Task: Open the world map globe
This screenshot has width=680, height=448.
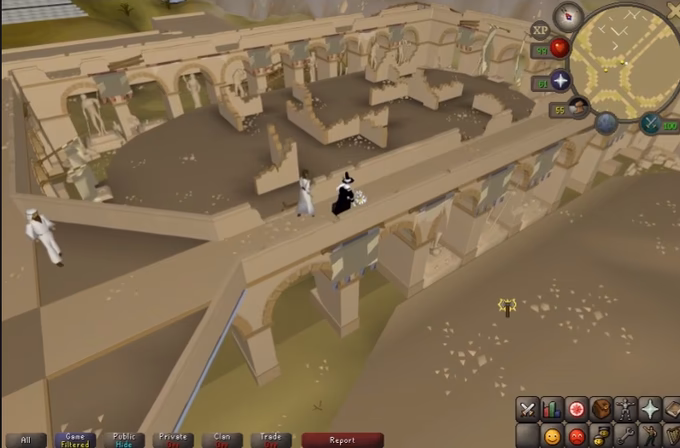Action: click(606, 123)
